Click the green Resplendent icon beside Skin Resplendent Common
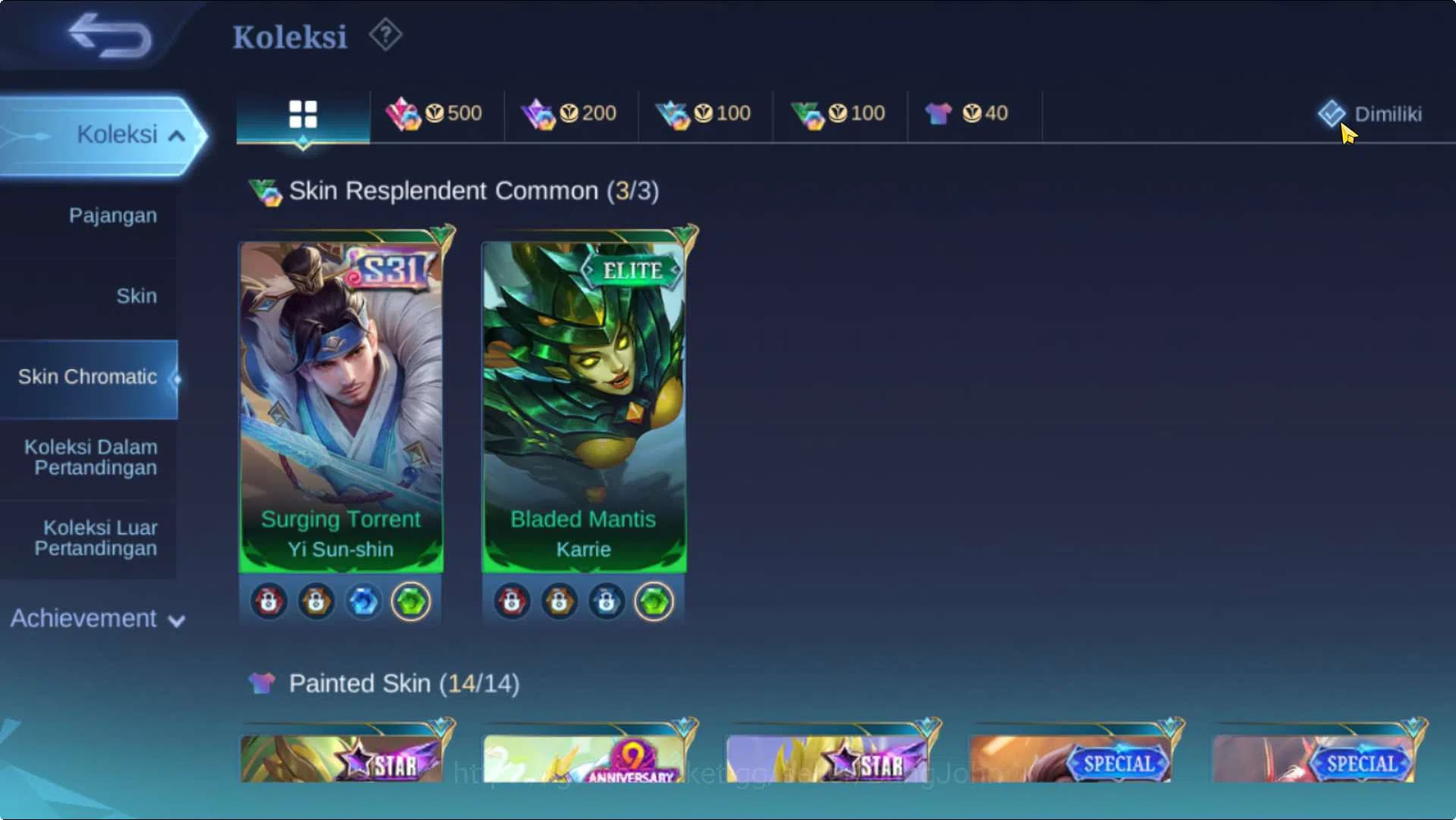Screen dimensions: 1456x820 tap(265, 190)
